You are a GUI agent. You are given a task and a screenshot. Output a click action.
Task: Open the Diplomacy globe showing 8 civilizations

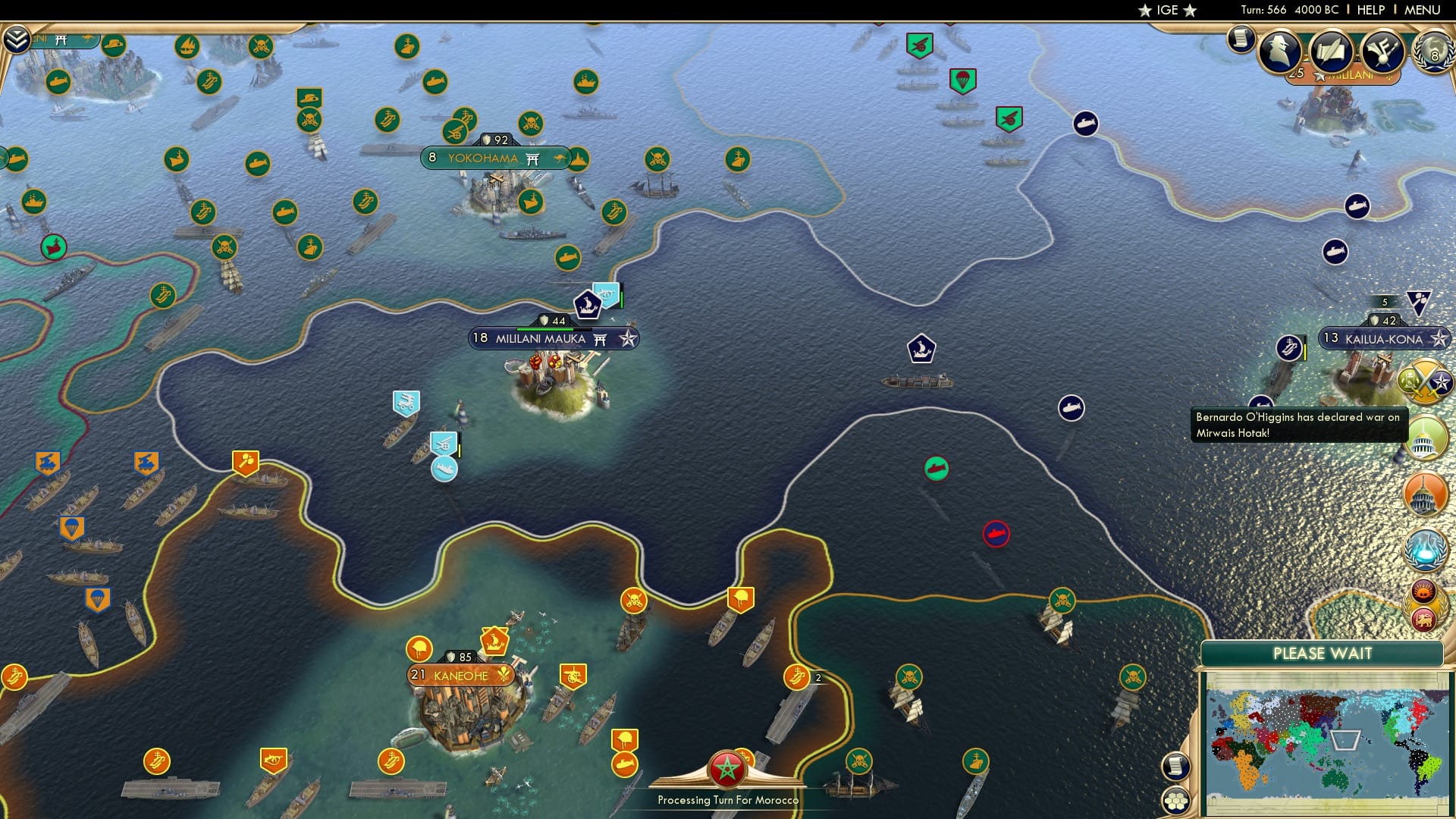(1434, 52)
